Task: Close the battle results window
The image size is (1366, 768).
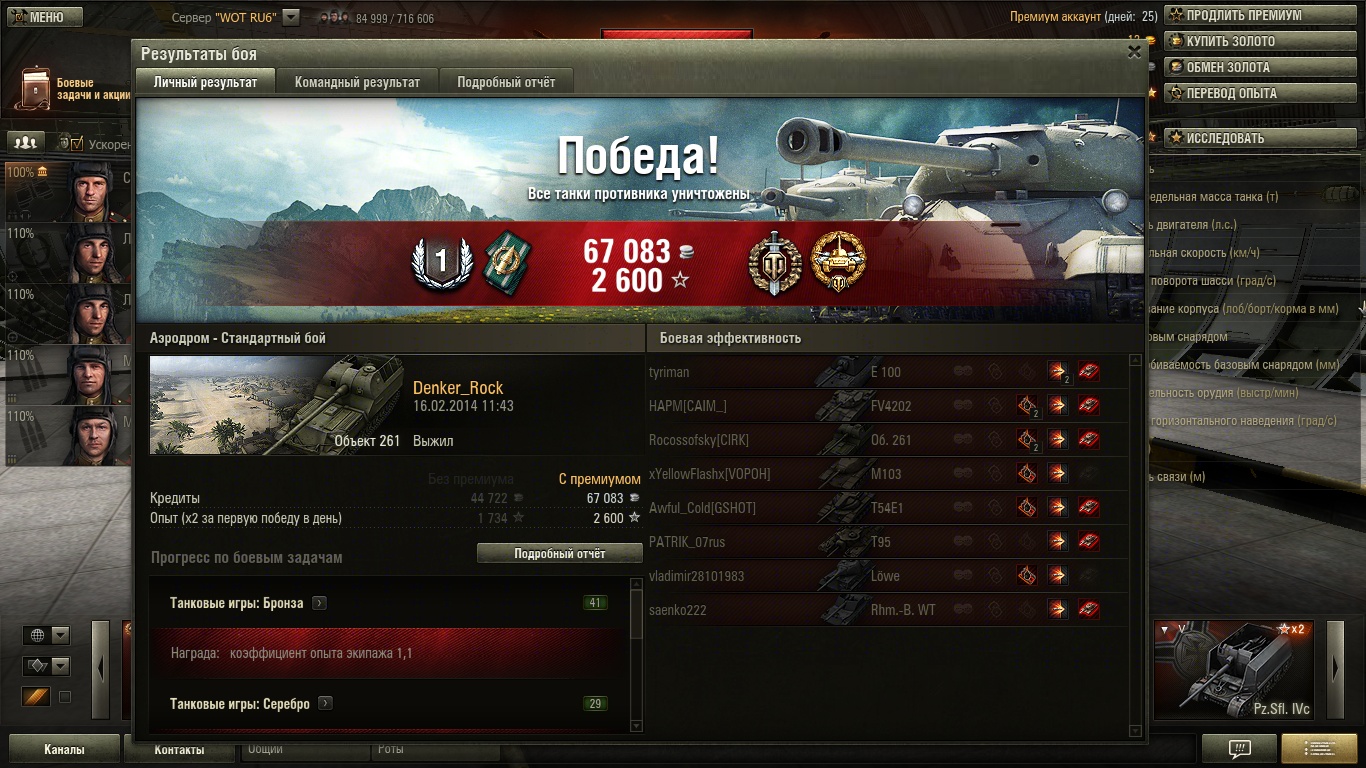Action: (x=1134, y=52)
